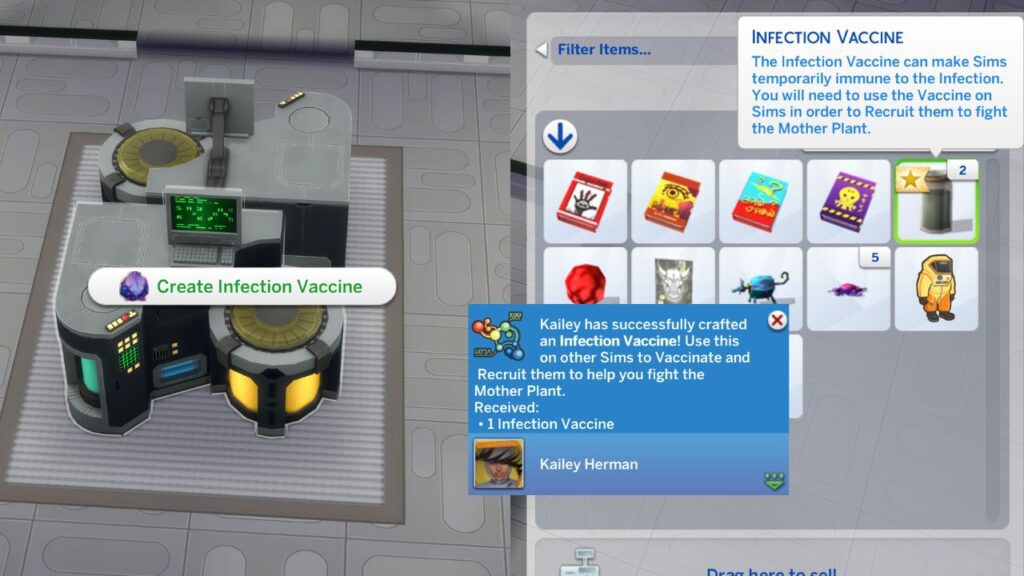Pick the yellow and red eye book
Viewport: 1024px width, 576px height.
click(672, 201)
